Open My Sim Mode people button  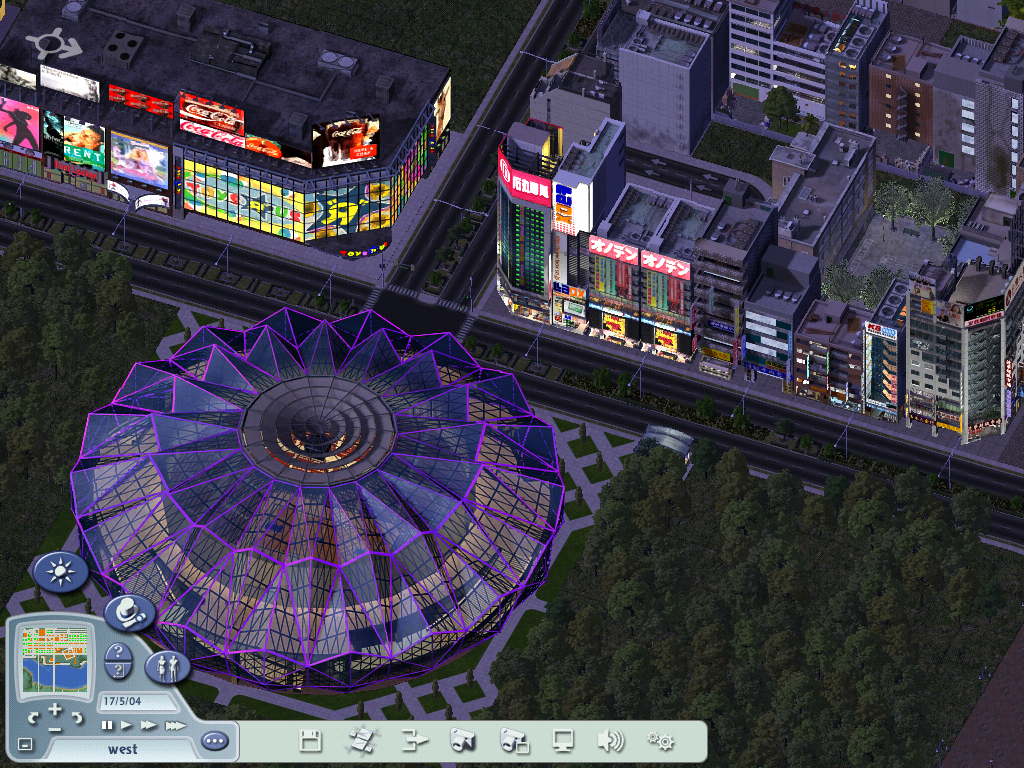coord(167,666)
